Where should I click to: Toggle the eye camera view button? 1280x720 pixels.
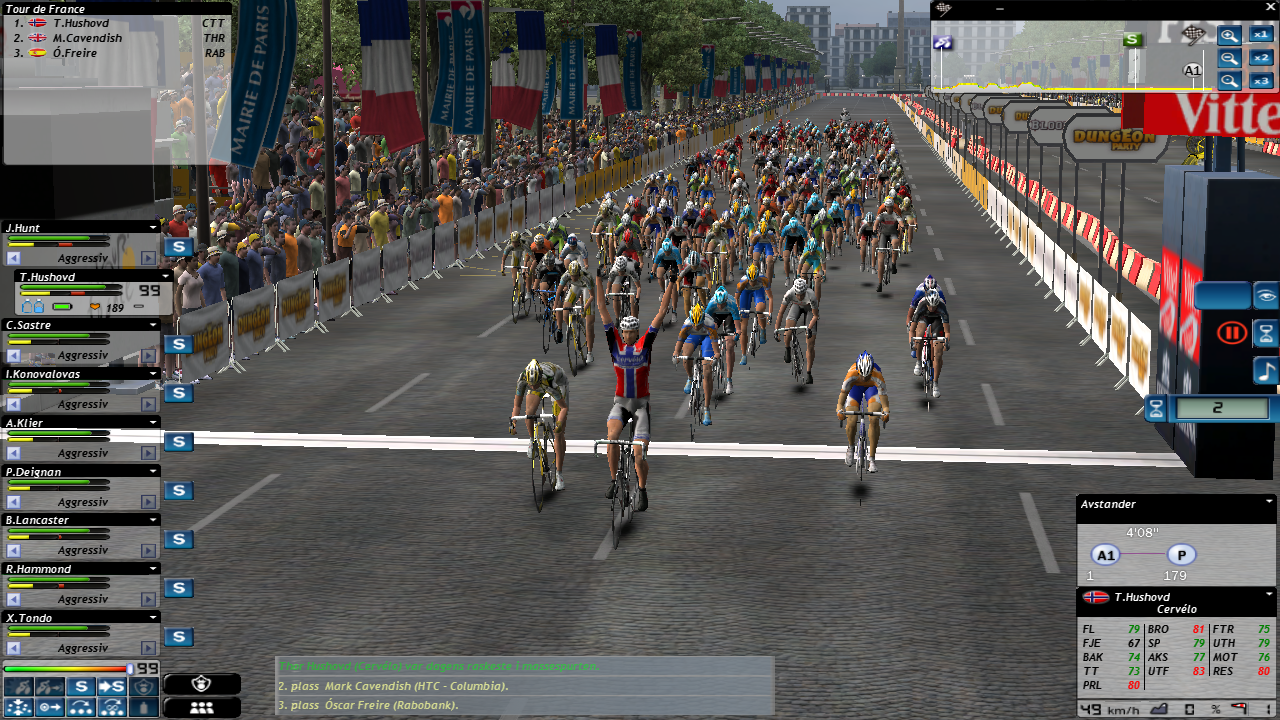click(1266, 296)
